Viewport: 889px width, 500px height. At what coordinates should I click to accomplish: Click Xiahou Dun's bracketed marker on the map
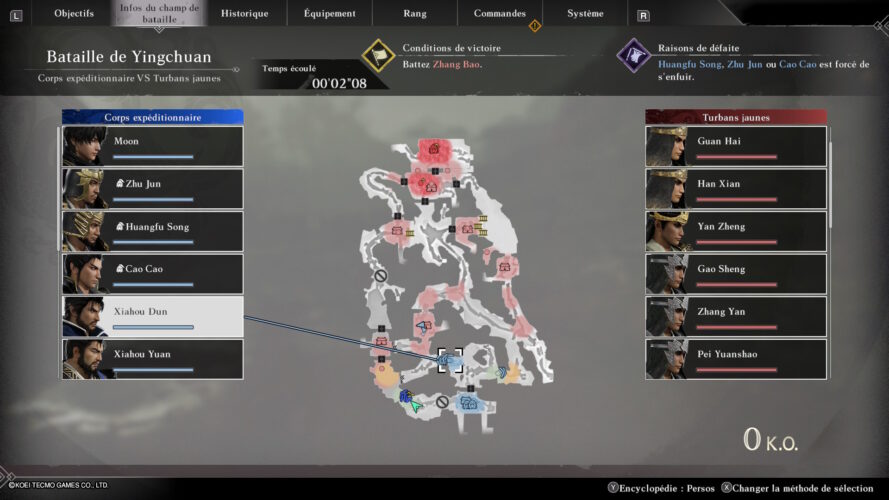[x=450, y=359]
